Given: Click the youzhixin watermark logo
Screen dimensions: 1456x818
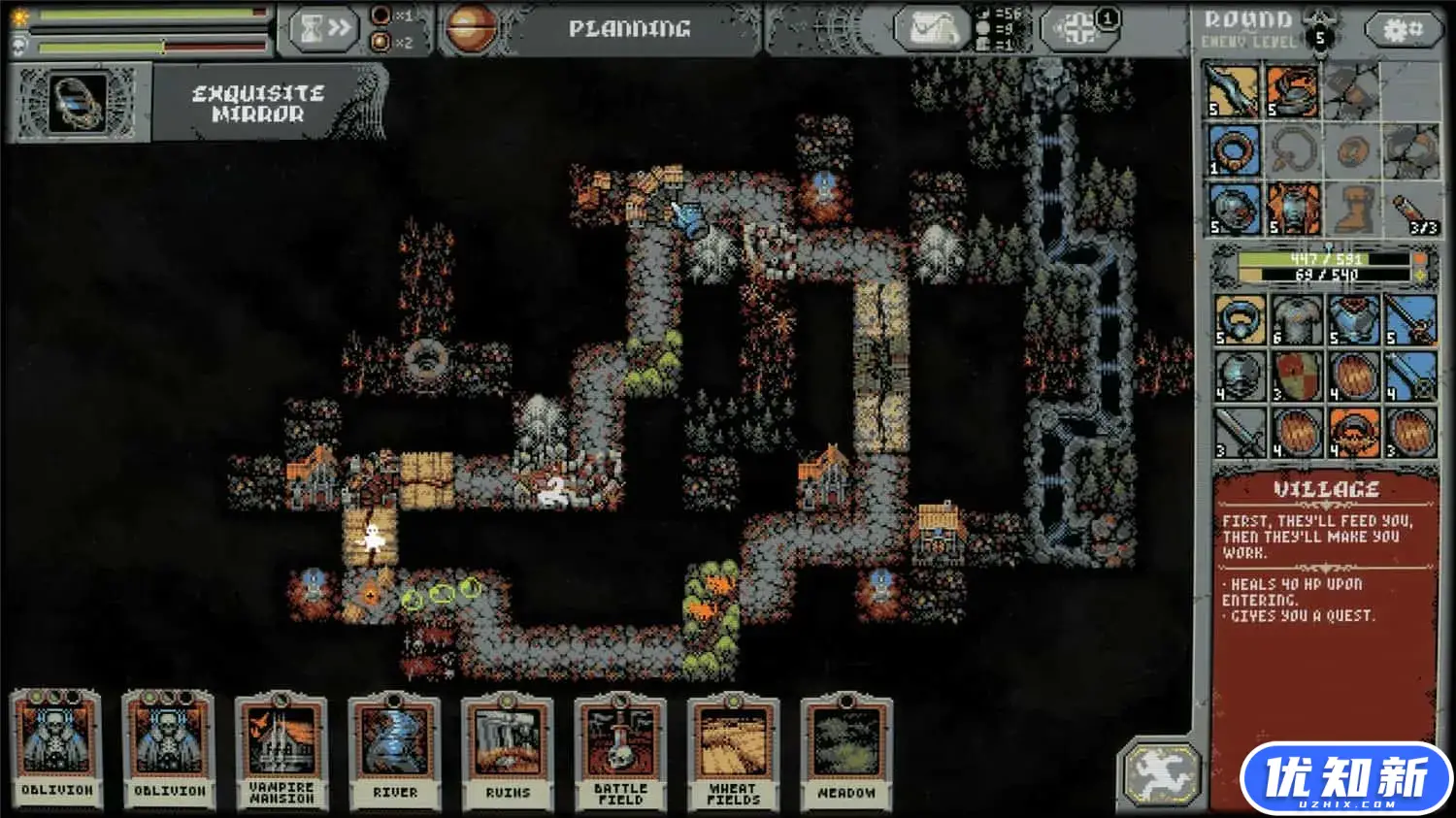Looking at the screenshot, I should click(x=1345, y=779).
